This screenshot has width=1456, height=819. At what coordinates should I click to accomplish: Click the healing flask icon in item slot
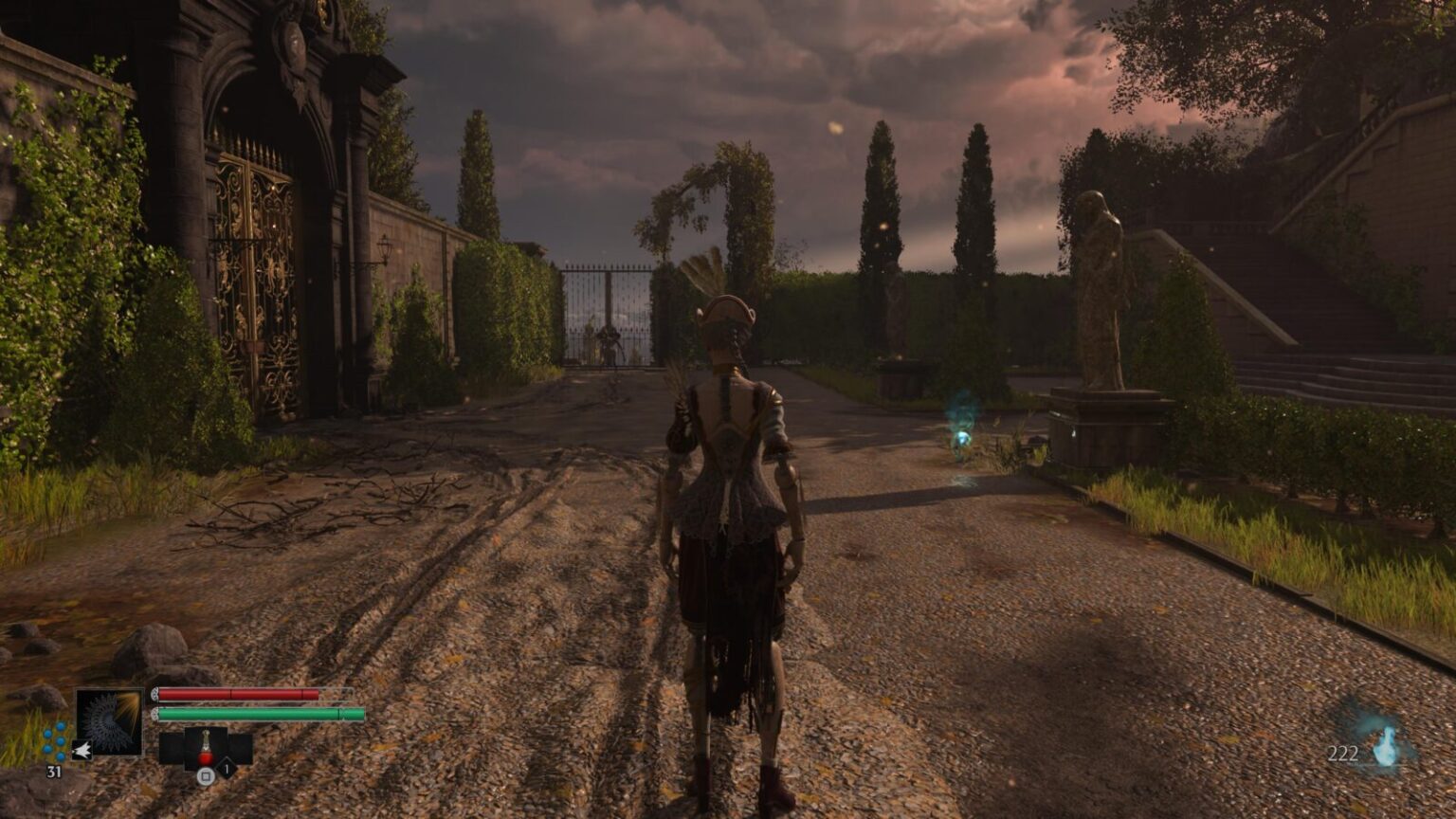click(205, 747)
